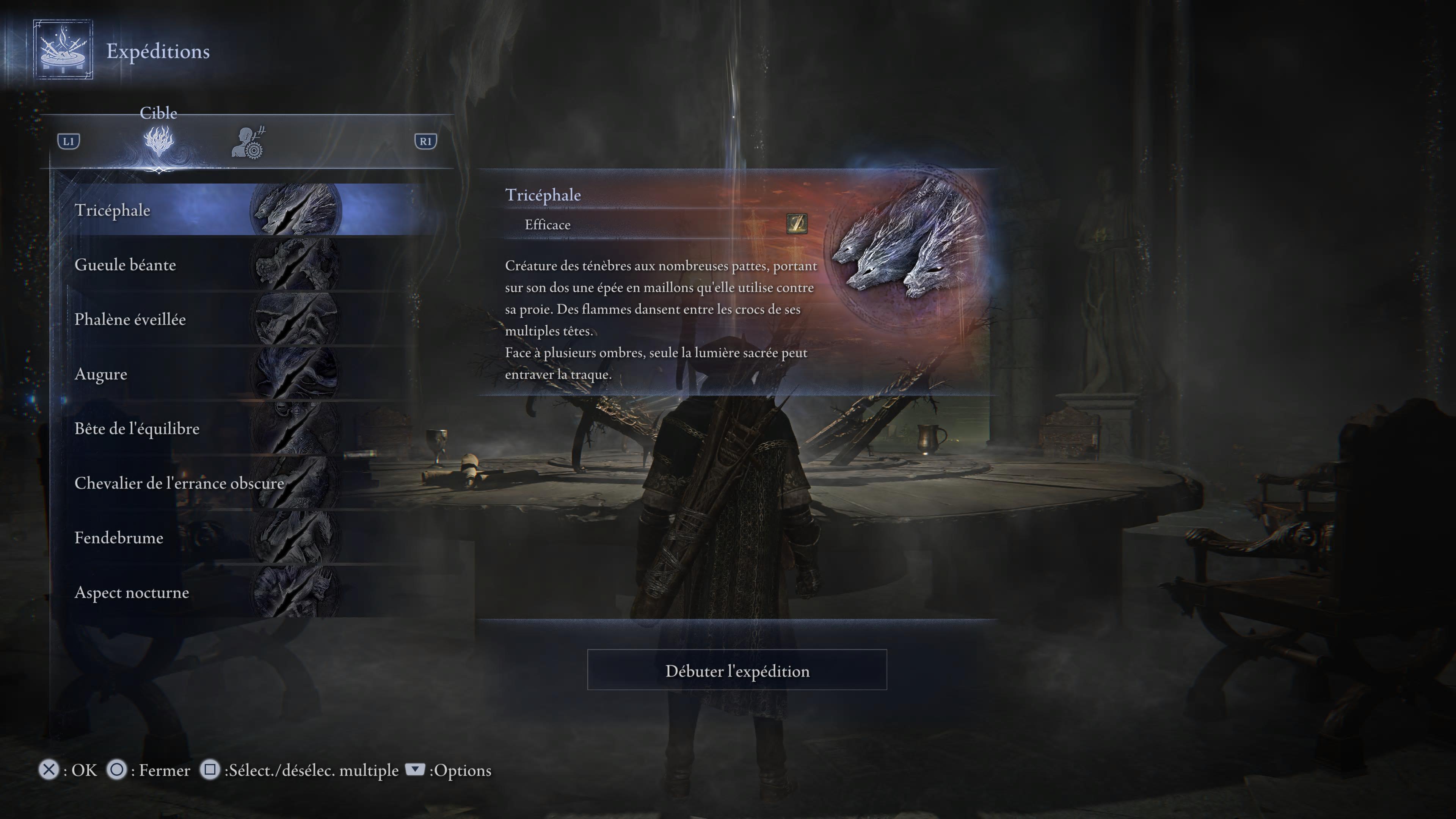
Task: Switch to the Cible flame tab
Action: (x=159, y=141)
